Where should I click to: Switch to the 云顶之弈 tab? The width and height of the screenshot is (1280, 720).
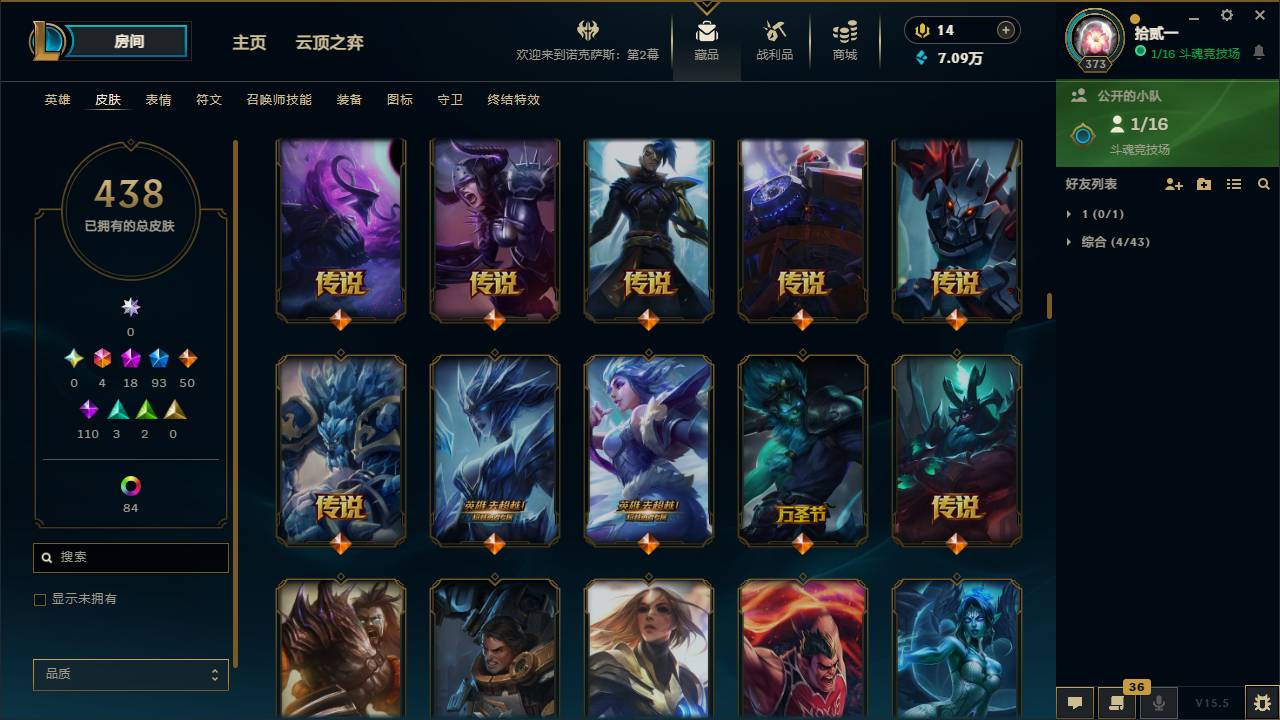[331, 43]
